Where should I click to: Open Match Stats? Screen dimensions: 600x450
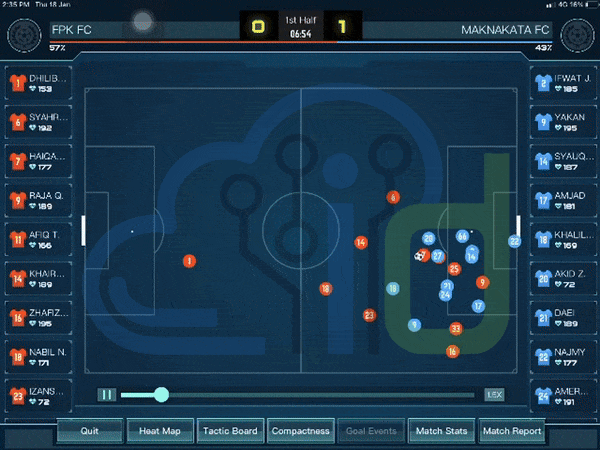[x=441, y=432]
